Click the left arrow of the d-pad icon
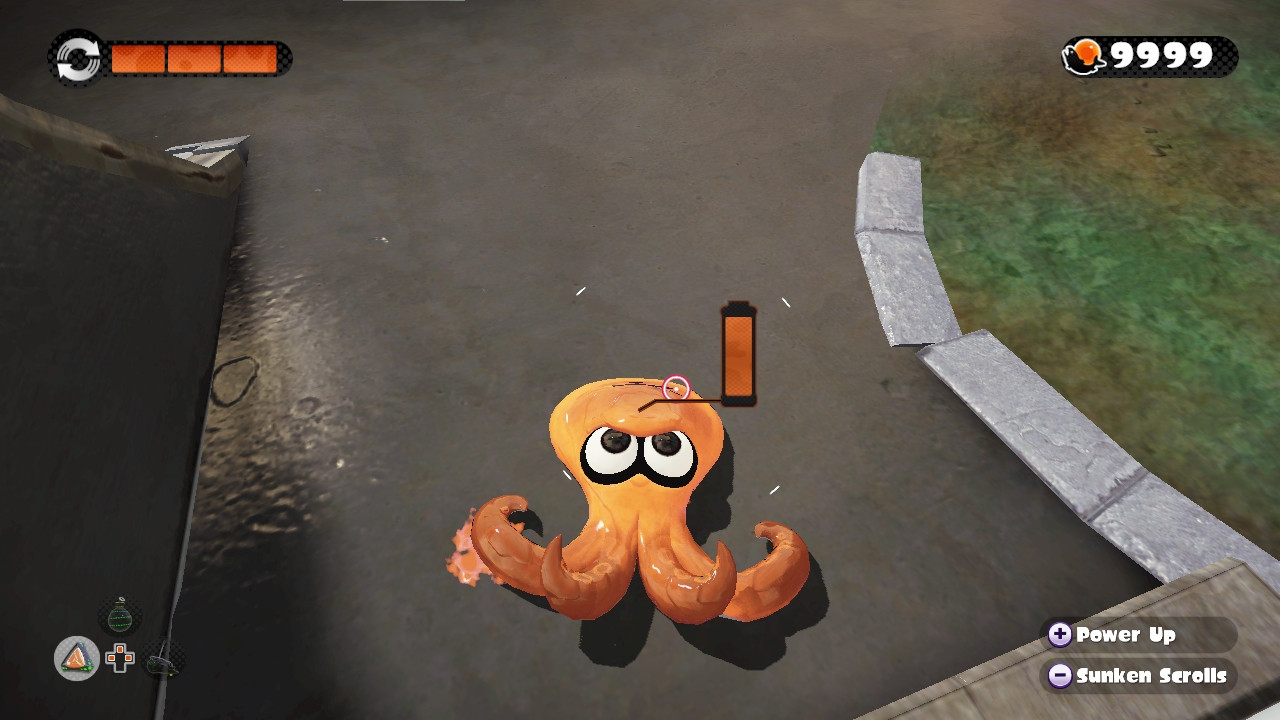Screen dimensions: 1280x720 (x=111, y=657)
